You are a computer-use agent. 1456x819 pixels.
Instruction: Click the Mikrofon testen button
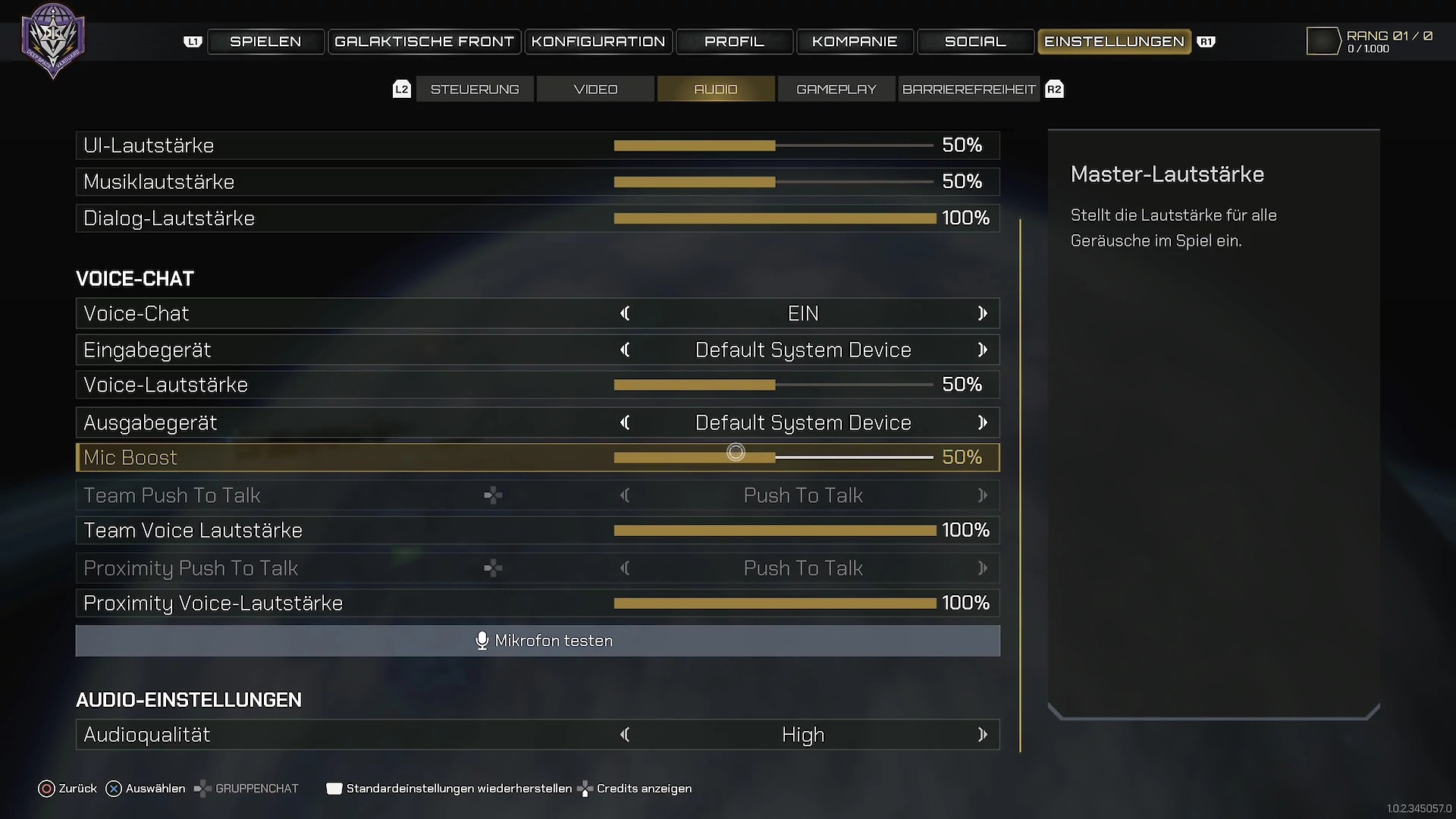538,641
